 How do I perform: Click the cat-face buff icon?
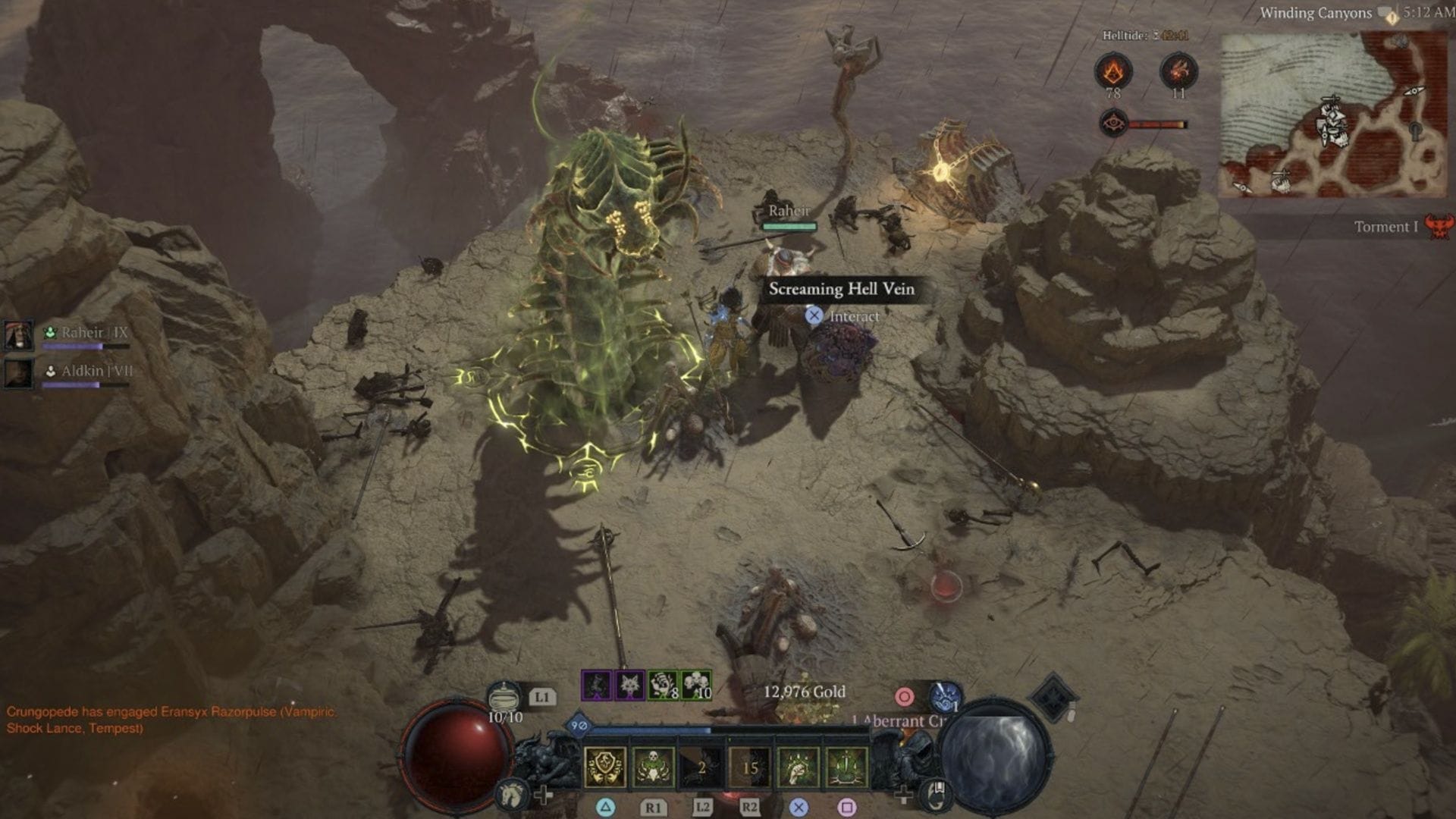pos(629,686)
